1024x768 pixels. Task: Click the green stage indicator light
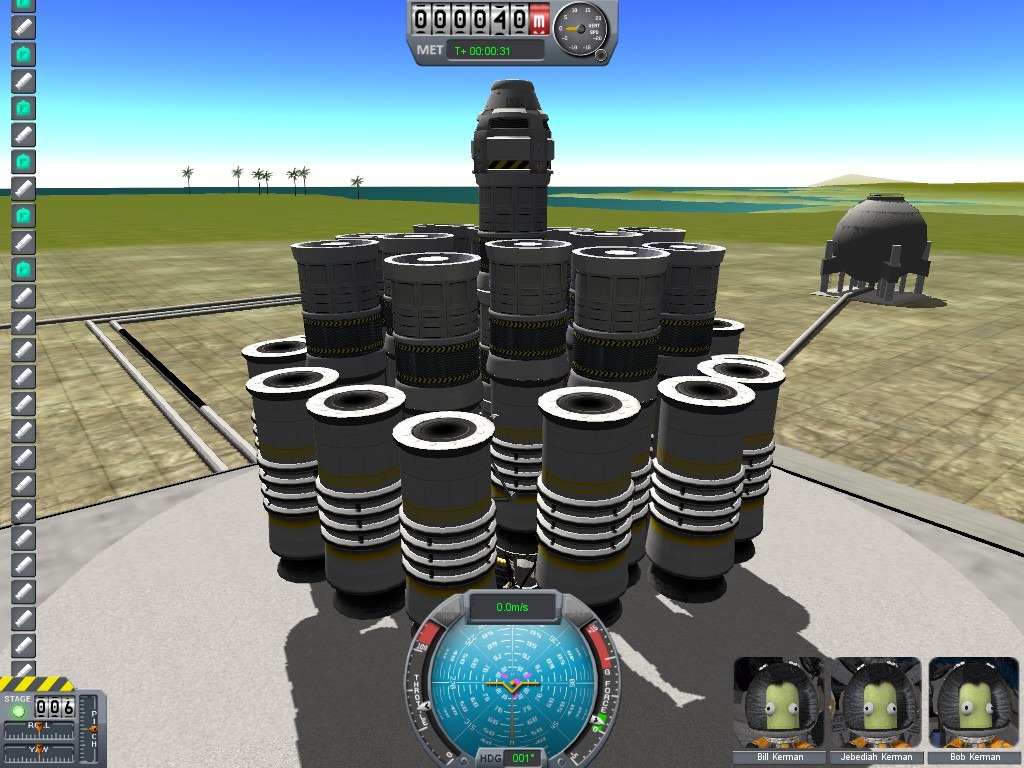(18, 711)
